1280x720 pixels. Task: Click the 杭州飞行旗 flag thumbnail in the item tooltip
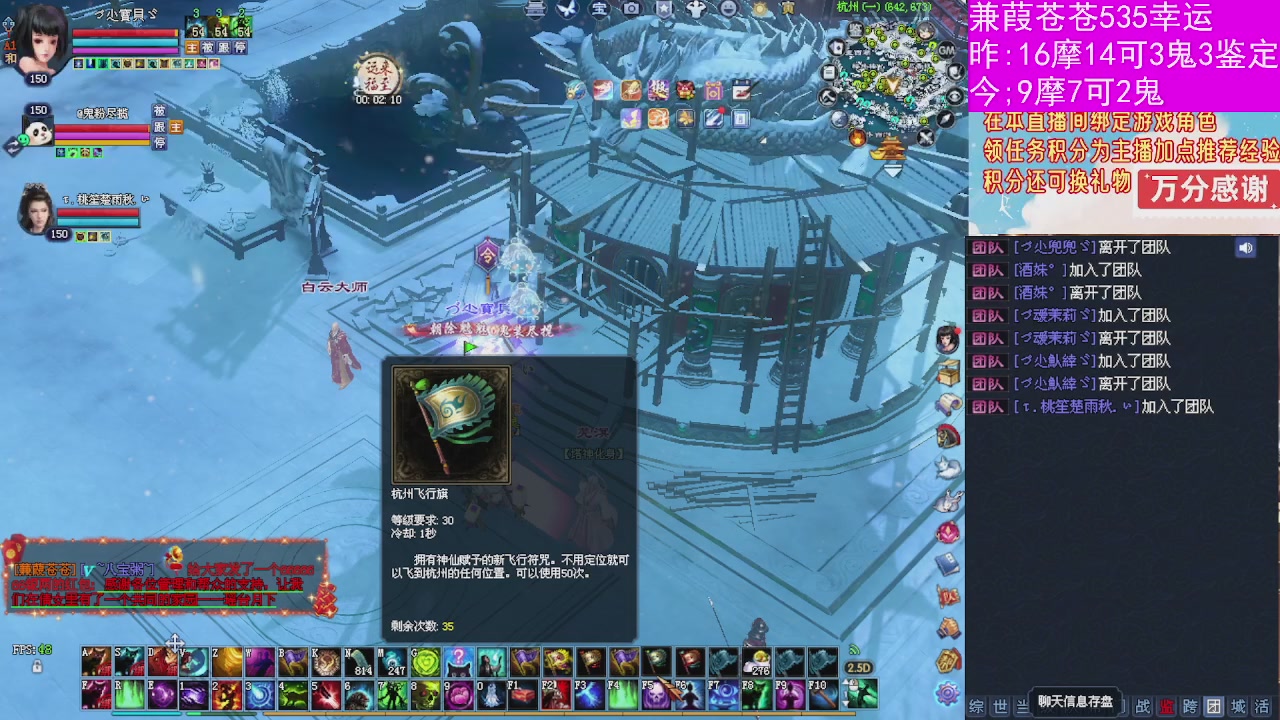click(x=449, y=423)
